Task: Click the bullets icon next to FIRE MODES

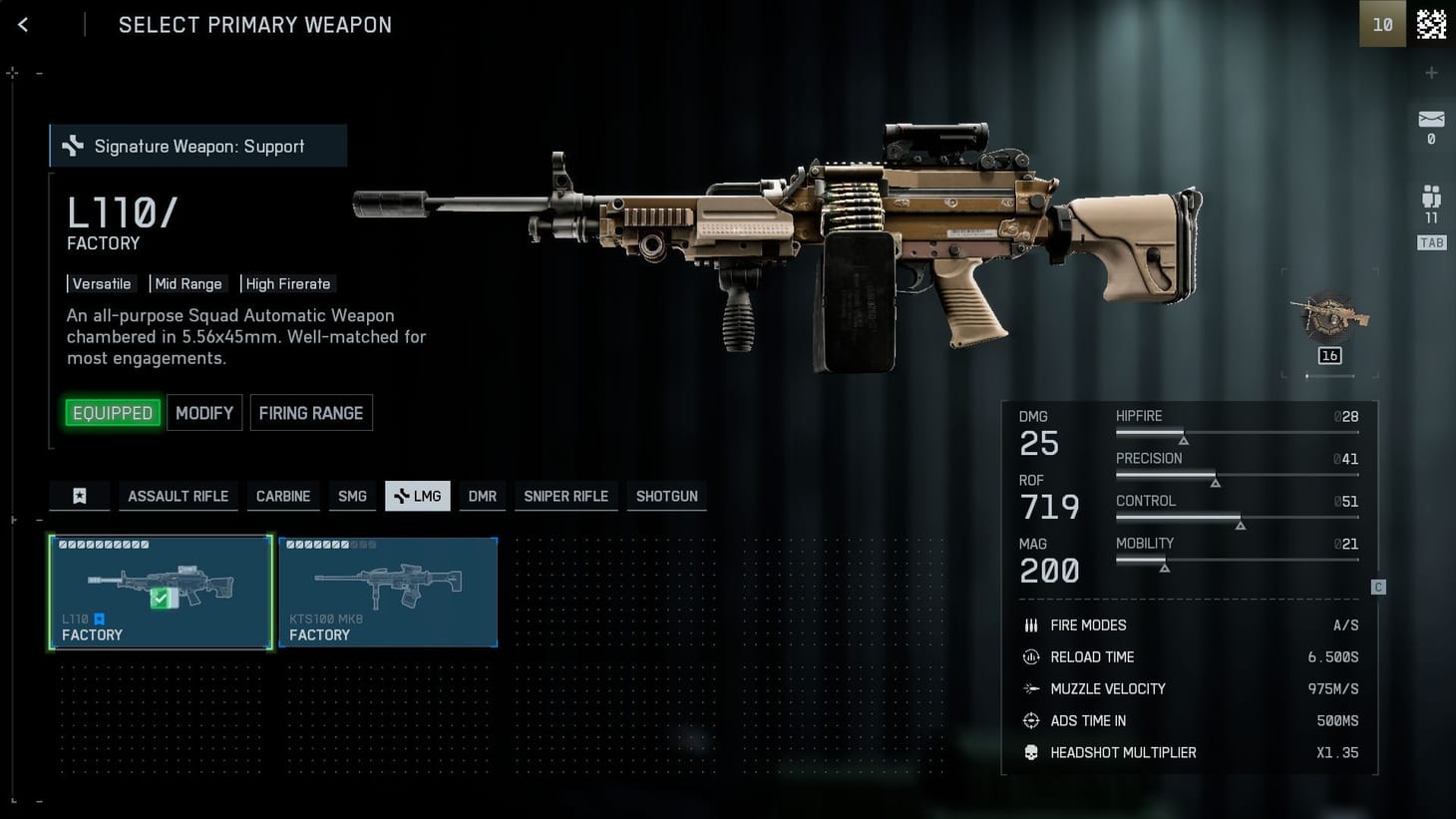Action: coord(1031,624)
